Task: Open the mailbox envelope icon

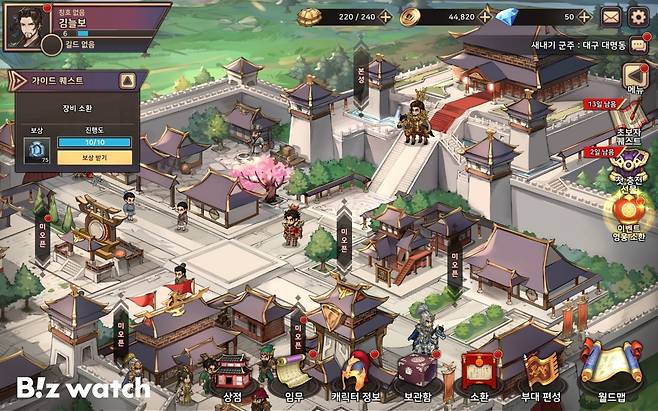Action: [x=611, y=16]
